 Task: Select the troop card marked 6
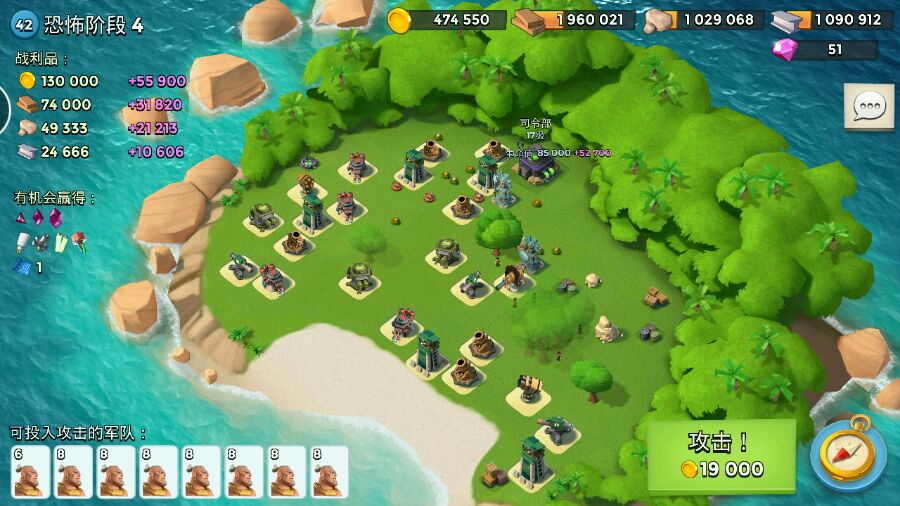(30, 471)
